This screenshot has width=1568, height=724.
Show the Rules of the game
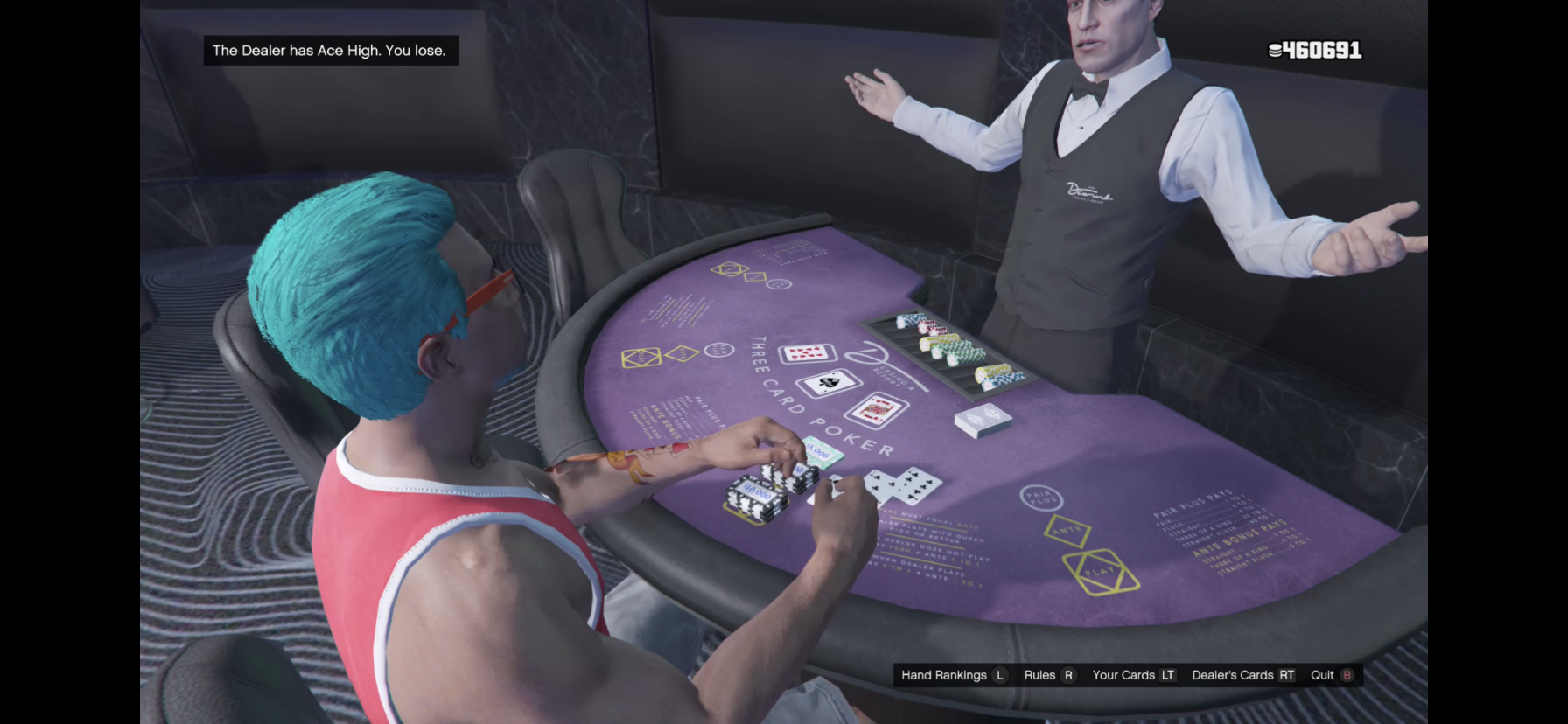tap(1048, 675)
